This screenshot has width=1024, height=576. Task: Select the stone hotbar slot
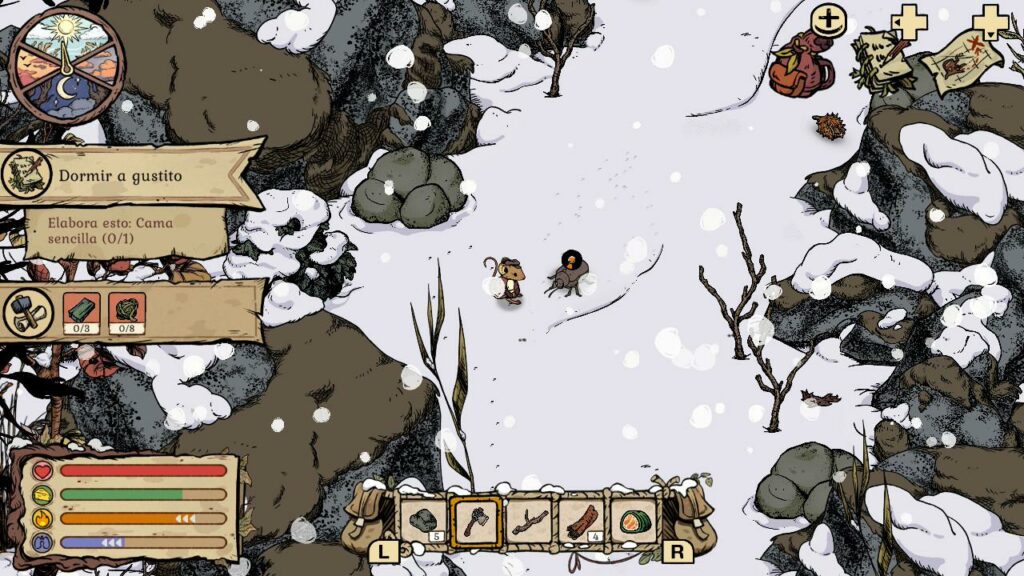423,521
